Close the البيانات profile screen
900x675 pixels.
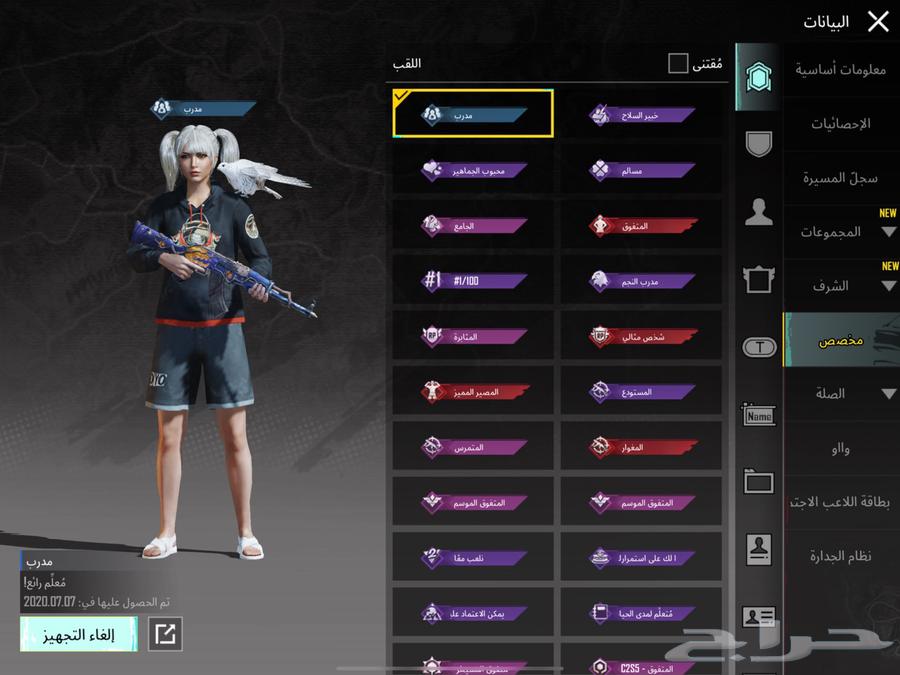point(877,21)
